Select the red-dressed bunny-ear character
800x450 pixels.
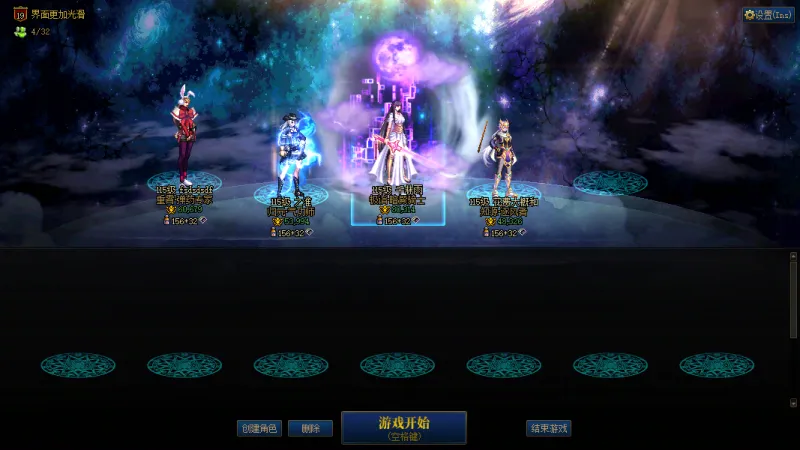185,140
